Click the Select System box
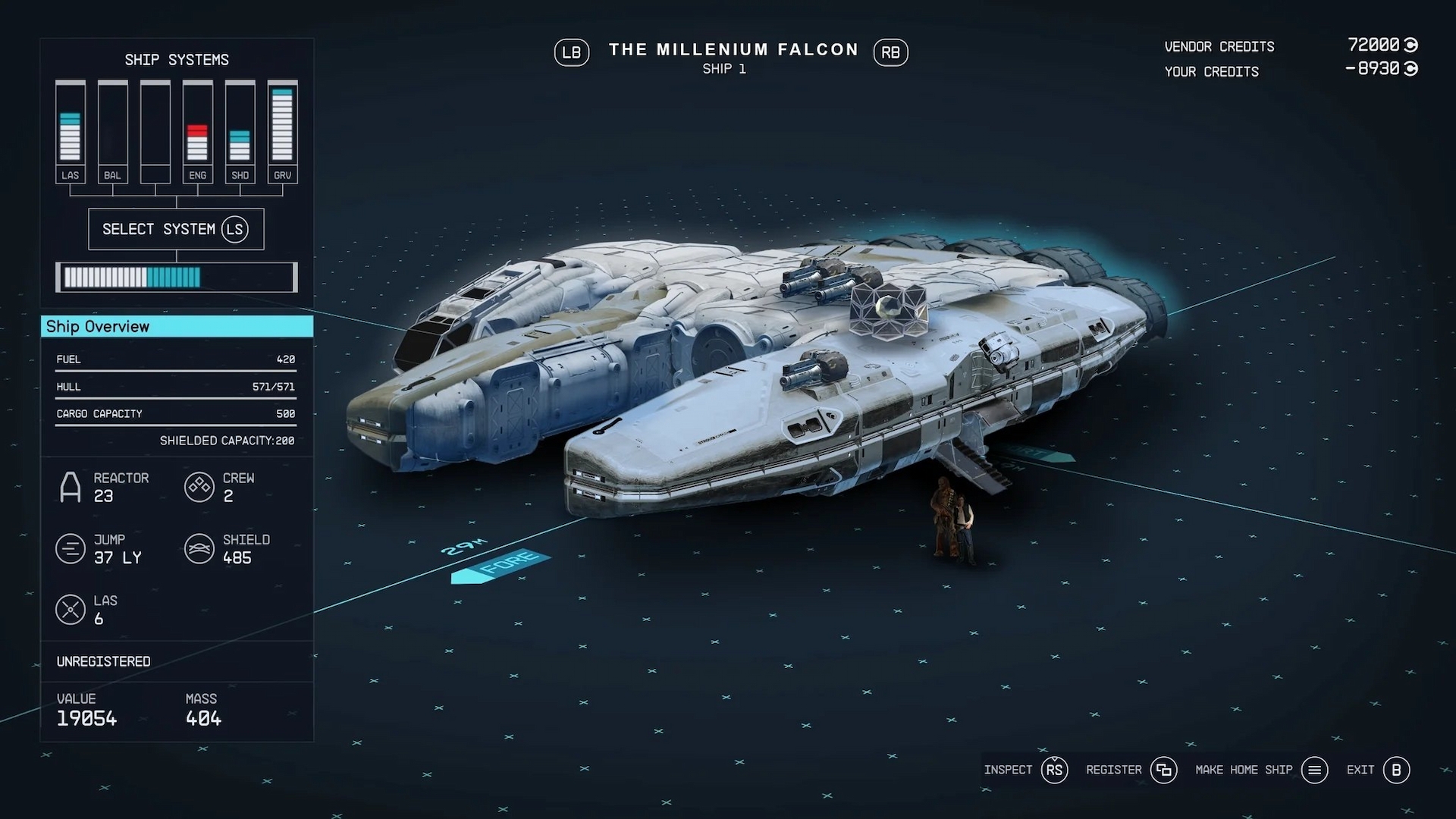This screenshot has width=1456, height=819. pyautogui.click(x=176, y=229)
